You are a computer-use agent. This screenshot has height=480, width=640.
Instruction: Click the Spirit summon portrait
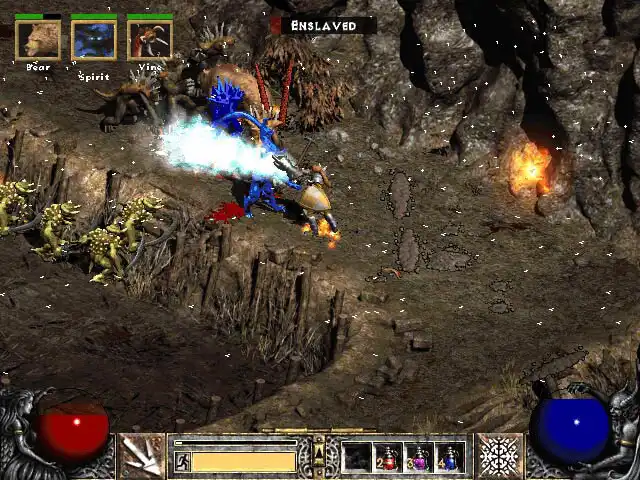click(x=94, y=40)
